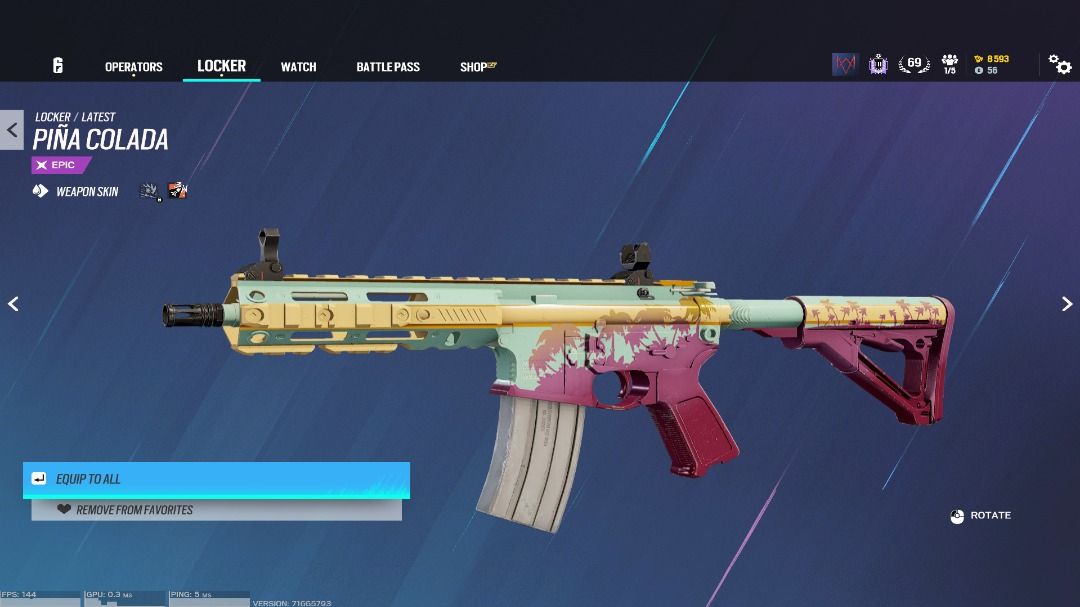Select the orange operator icon
The width and height of the screenshot is (1080, 607).
178,190
